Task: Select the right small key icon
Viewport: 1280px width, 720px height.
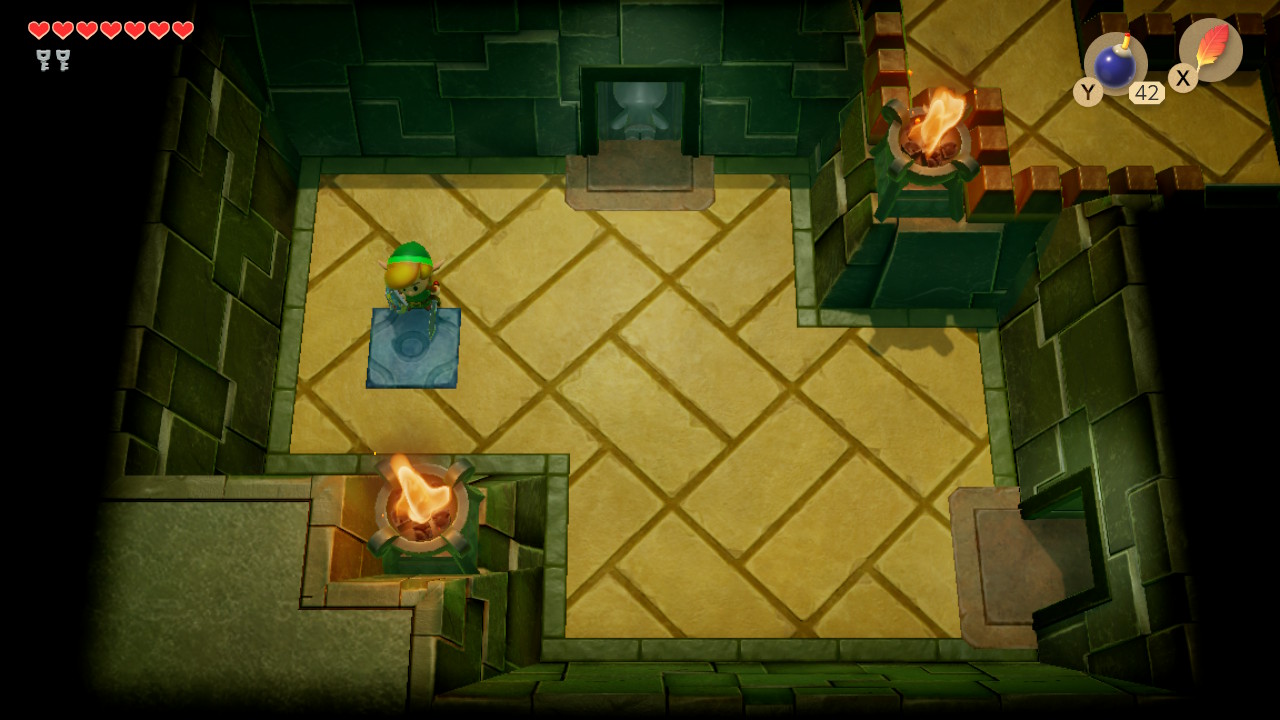Action: pos(64,60)
